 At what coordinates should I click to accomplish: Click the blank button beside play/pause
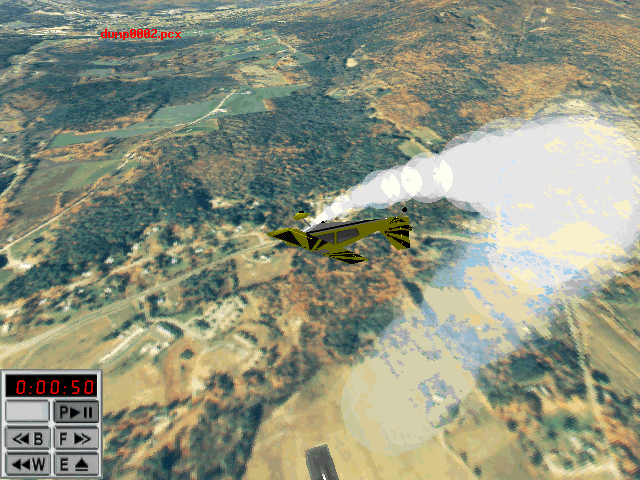pyautogui.click(x=27, y=411)
